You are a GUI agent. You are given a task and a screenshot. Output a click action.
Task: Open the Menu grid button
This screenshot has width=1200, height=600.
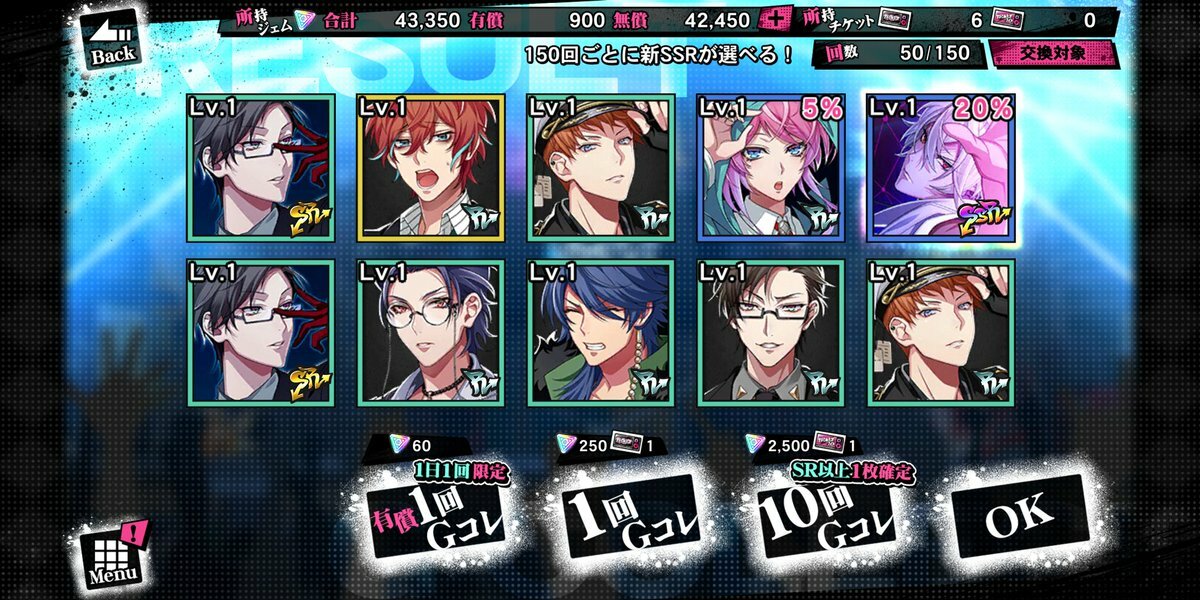pos(114,556)
